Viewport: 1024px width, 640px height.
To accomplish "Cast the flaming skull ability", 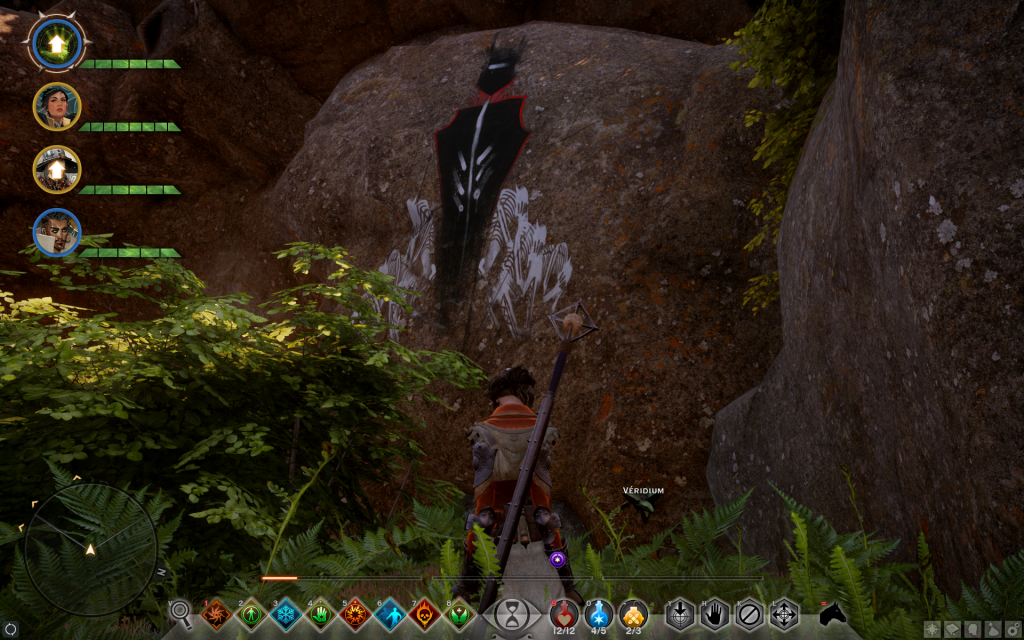I will [x=424, y=613].
